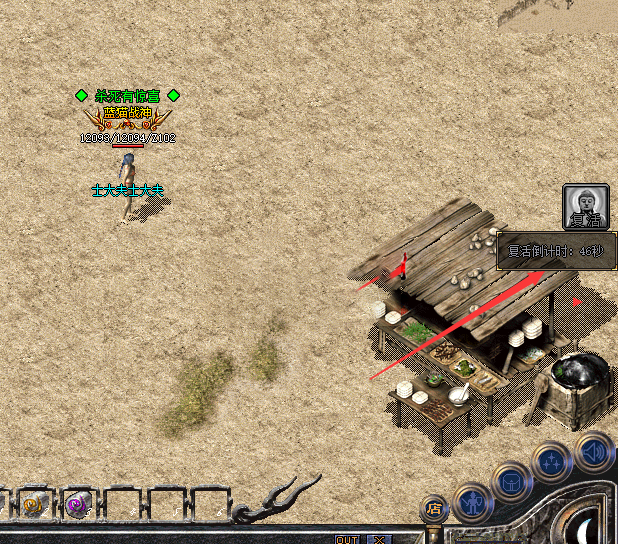618x544 pixels.
Task: Use the purple swirl scroll hotbar slot
Action: 77,506
